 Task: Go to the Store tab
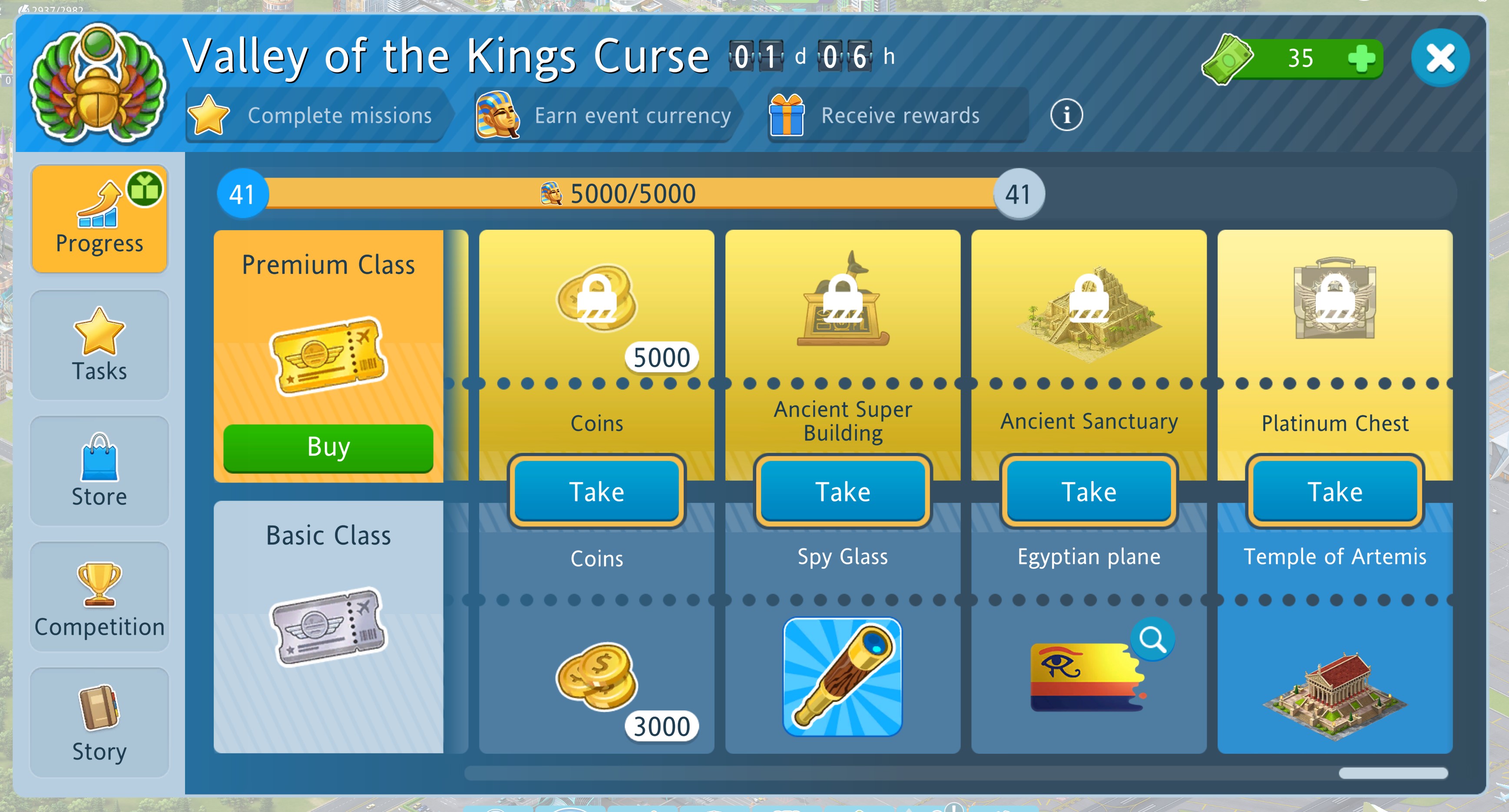coord(99,471)
